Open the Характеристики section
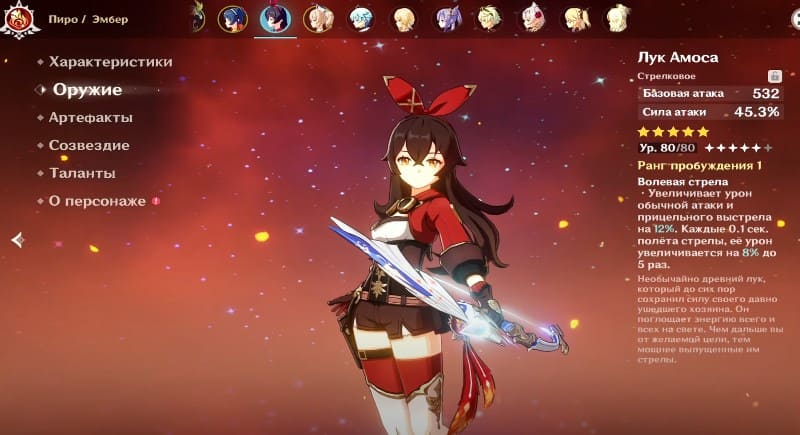Image resolution: width=800 pixels, height=435 pixels. [110, 62]
